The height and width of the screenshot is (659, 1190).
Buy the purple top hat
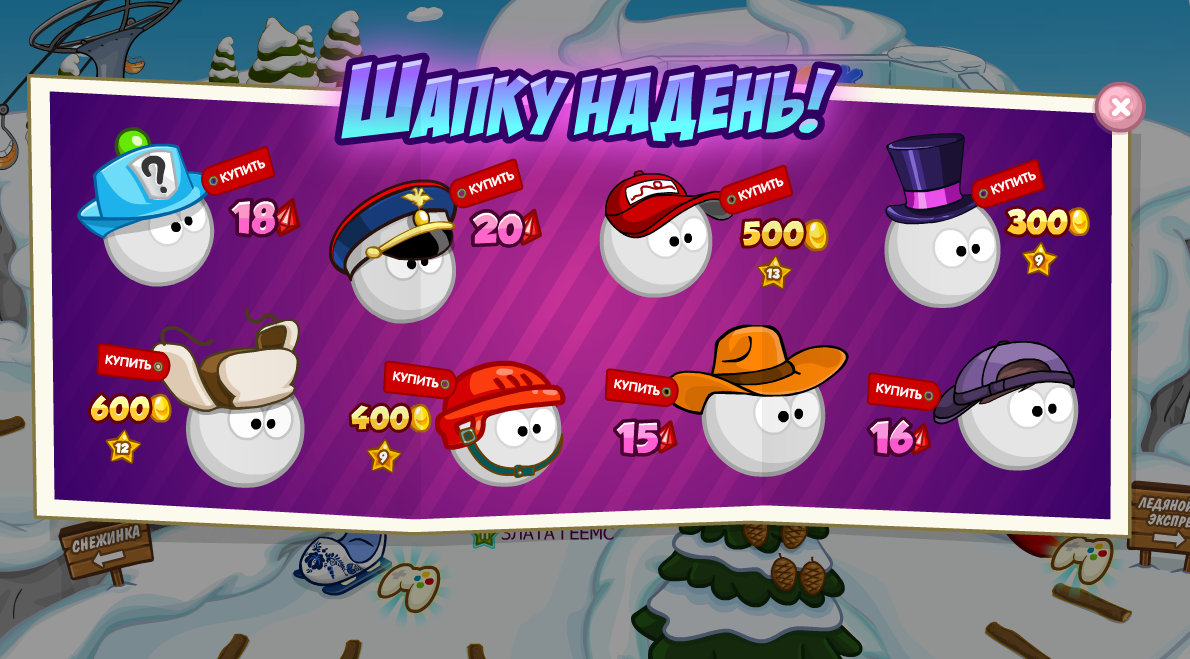1011,184
